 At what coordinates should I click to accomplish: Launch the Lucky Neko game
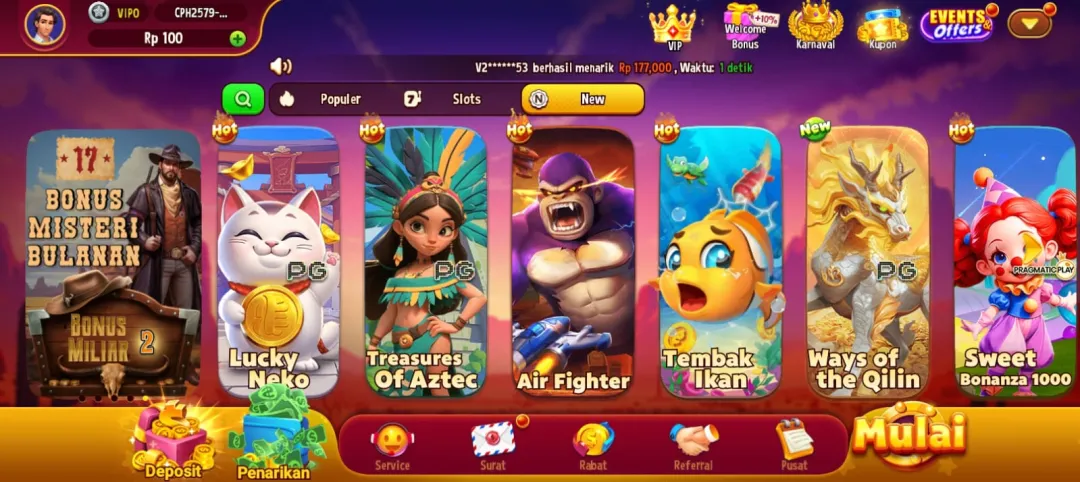(x=277, y=262)
